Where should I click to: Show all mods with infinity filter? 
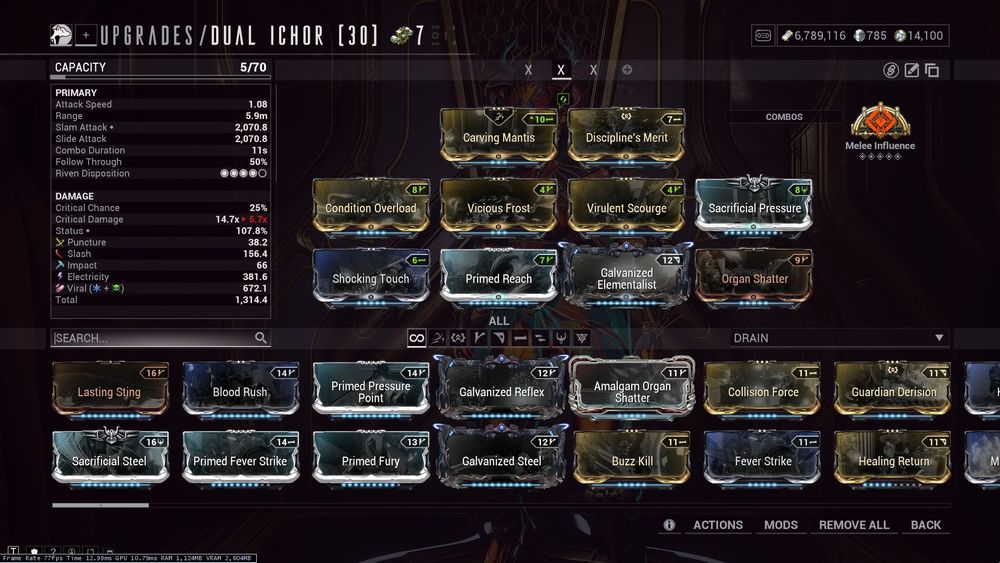click(417, 338)
